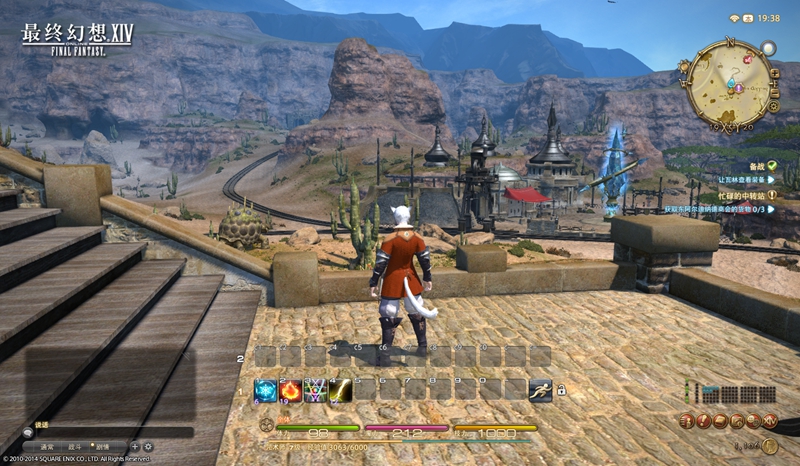Open the first round main menu icon
The width and height of the screenshot is (800, 466).
click(x=688, y=422)
